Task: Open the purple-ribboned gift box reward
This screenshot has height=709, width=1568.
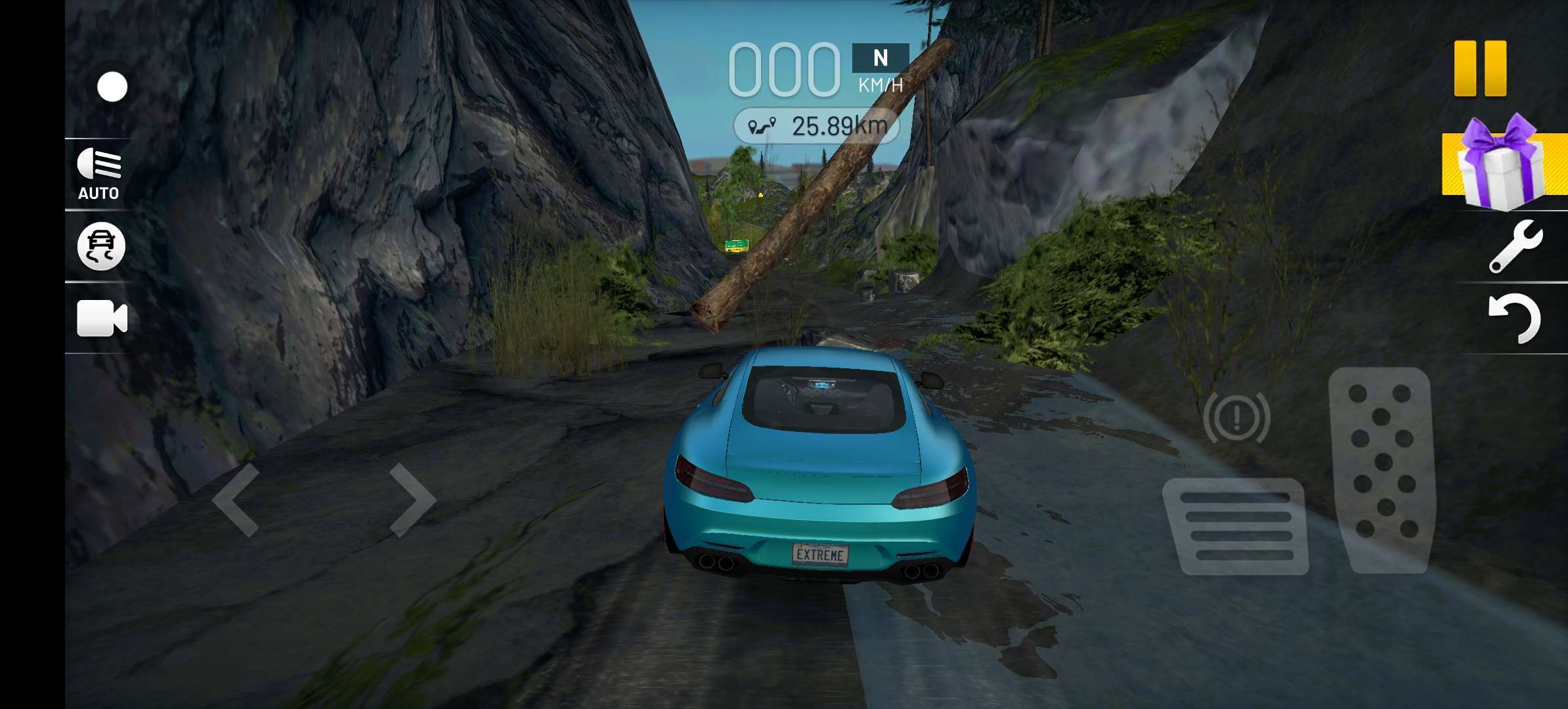Action: 1500,163
